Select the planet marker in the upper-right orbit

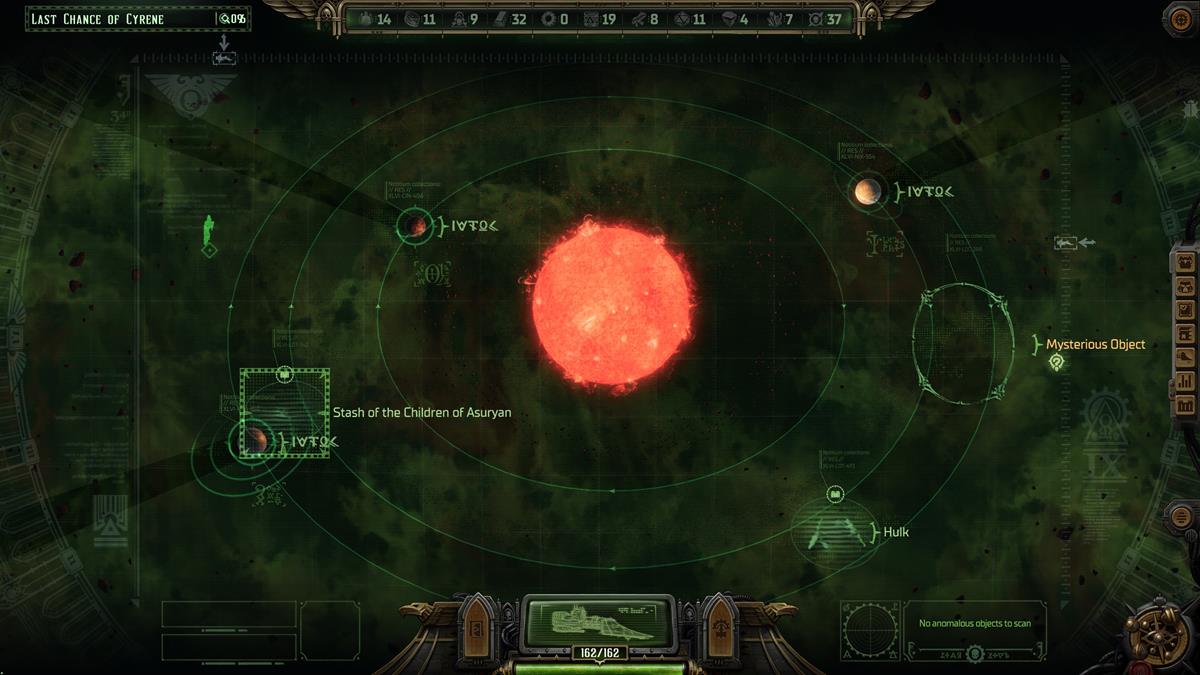click(x=867, y=191)
